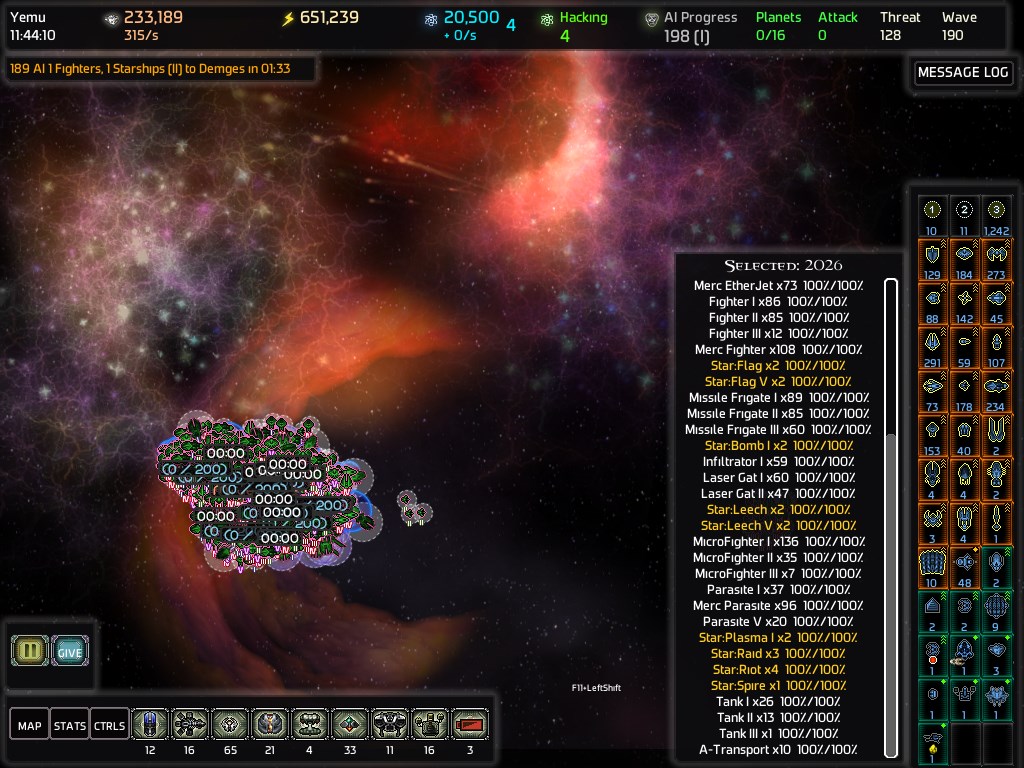This screenshot has height=768, width=1024.
Task: Open the galaxy MAP view
Action: [30, 725]
